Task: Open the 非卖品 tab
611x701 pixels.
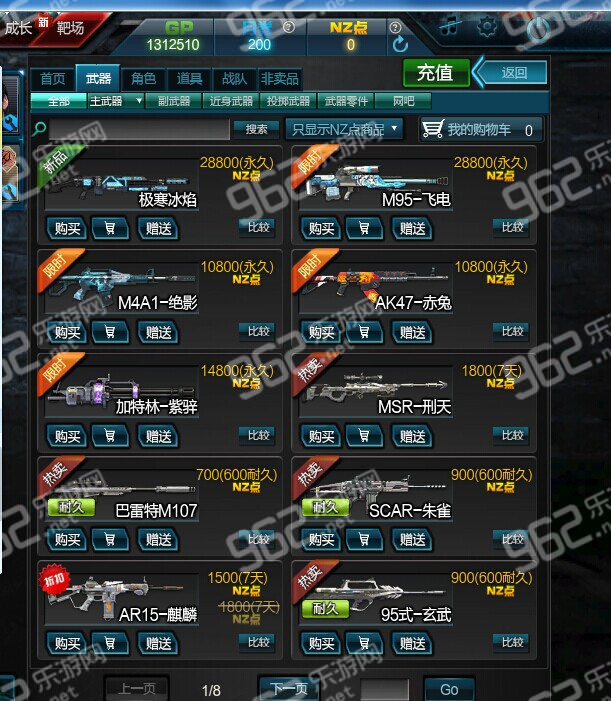Action: pos(279,79)
